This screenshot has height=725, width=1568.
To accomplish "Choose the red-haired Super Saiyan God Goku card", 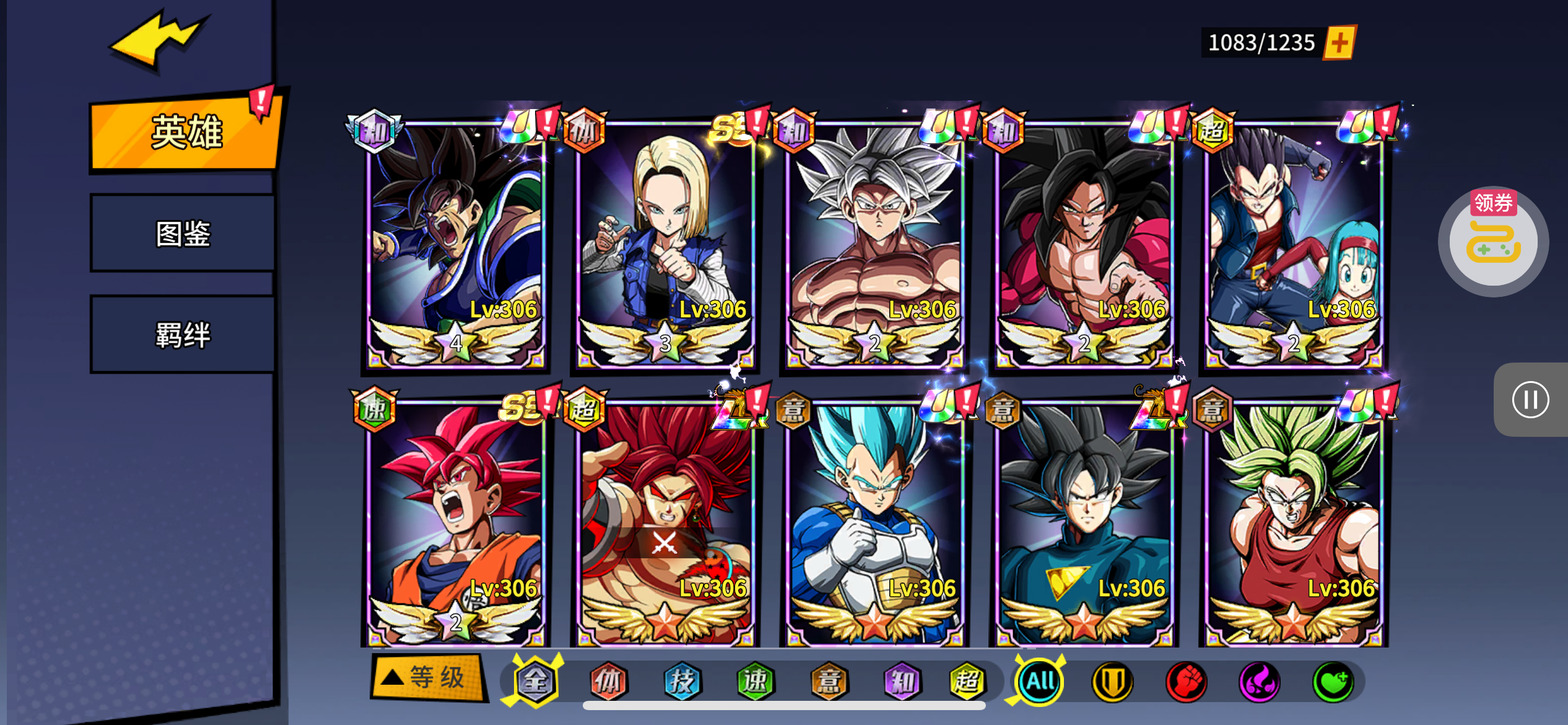I will point(456,524).
